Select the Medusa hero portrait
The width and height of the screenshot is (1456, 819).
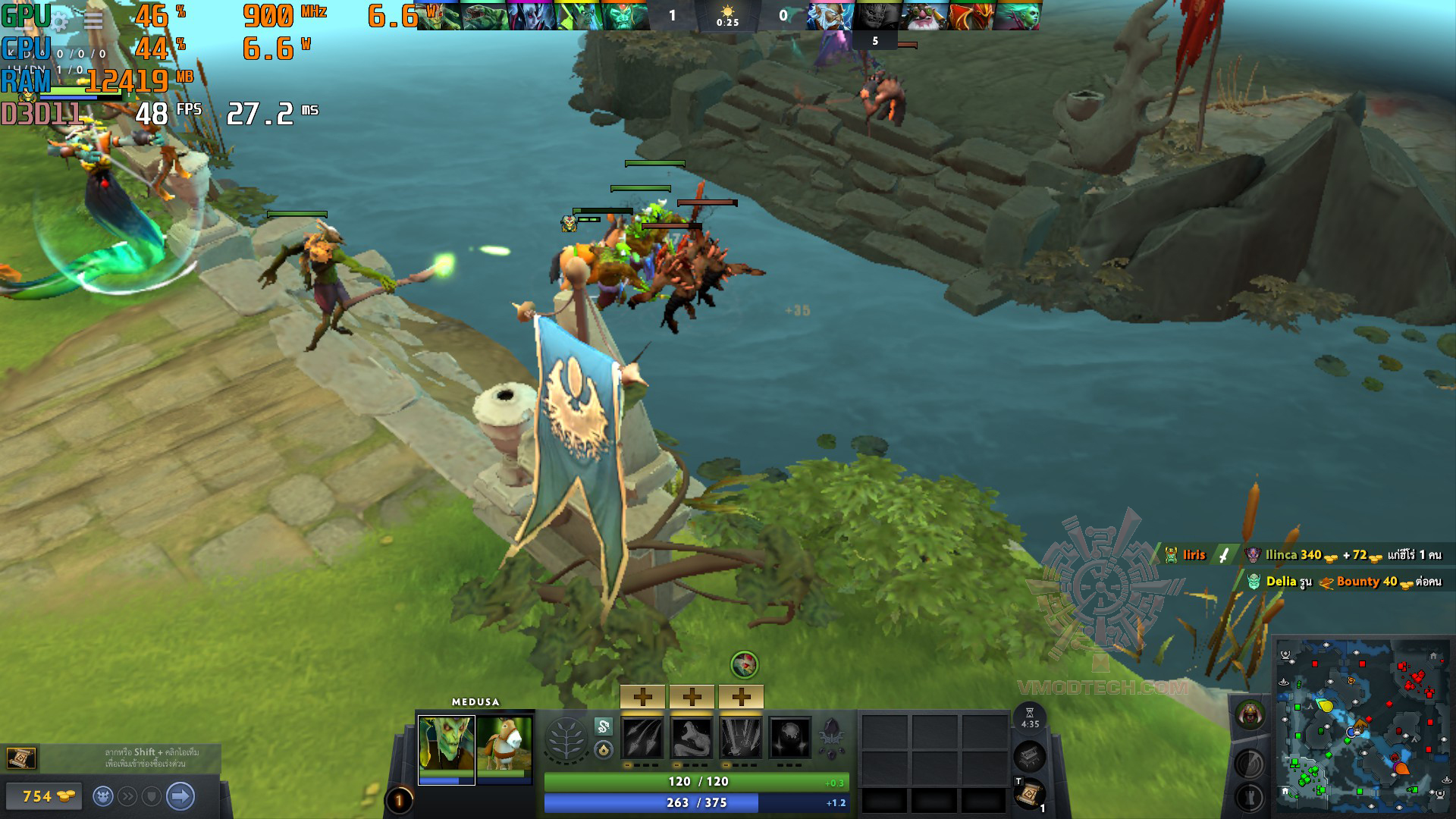446,745
